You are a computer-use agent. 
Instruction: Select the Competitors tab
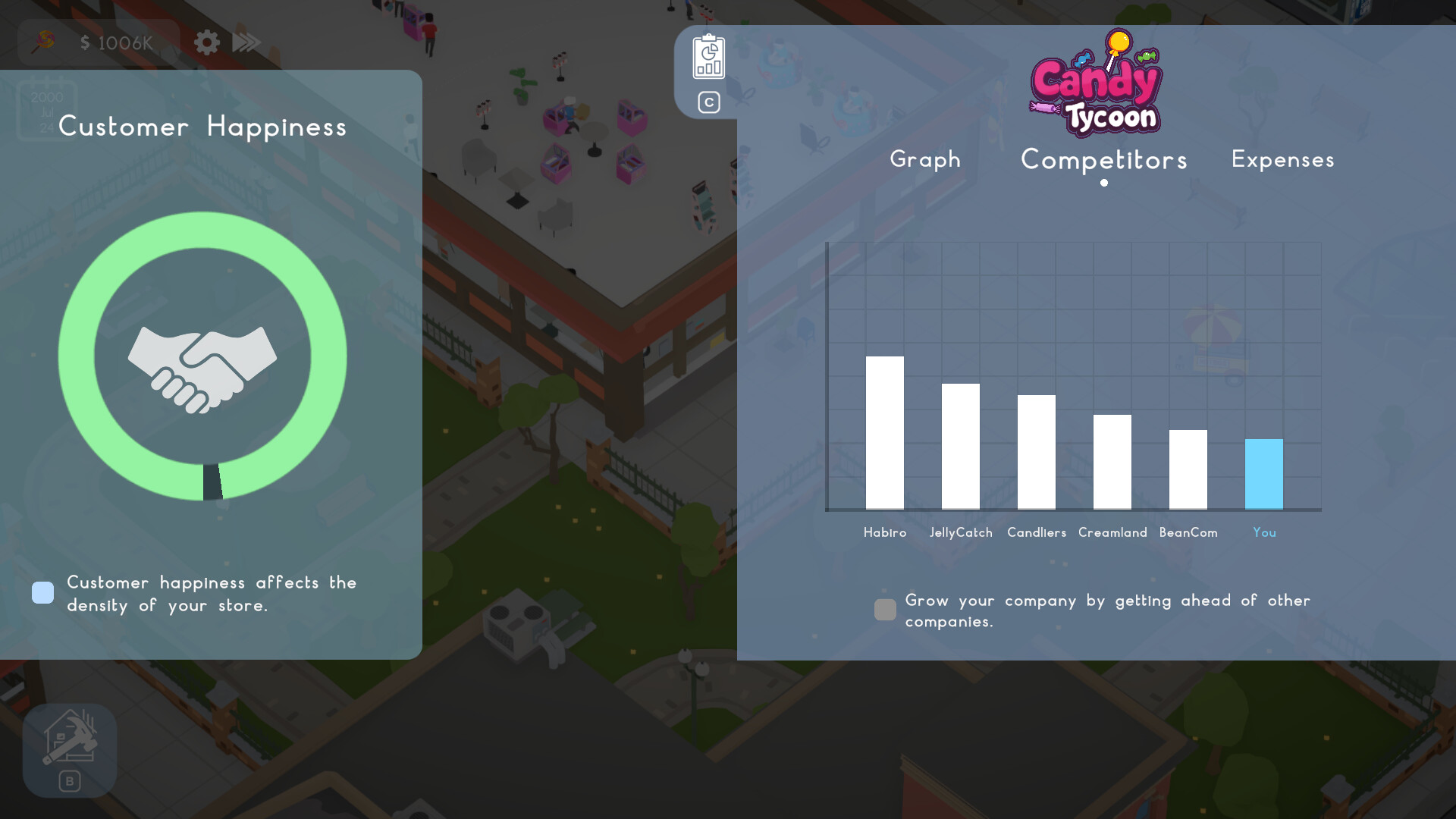1104,160
